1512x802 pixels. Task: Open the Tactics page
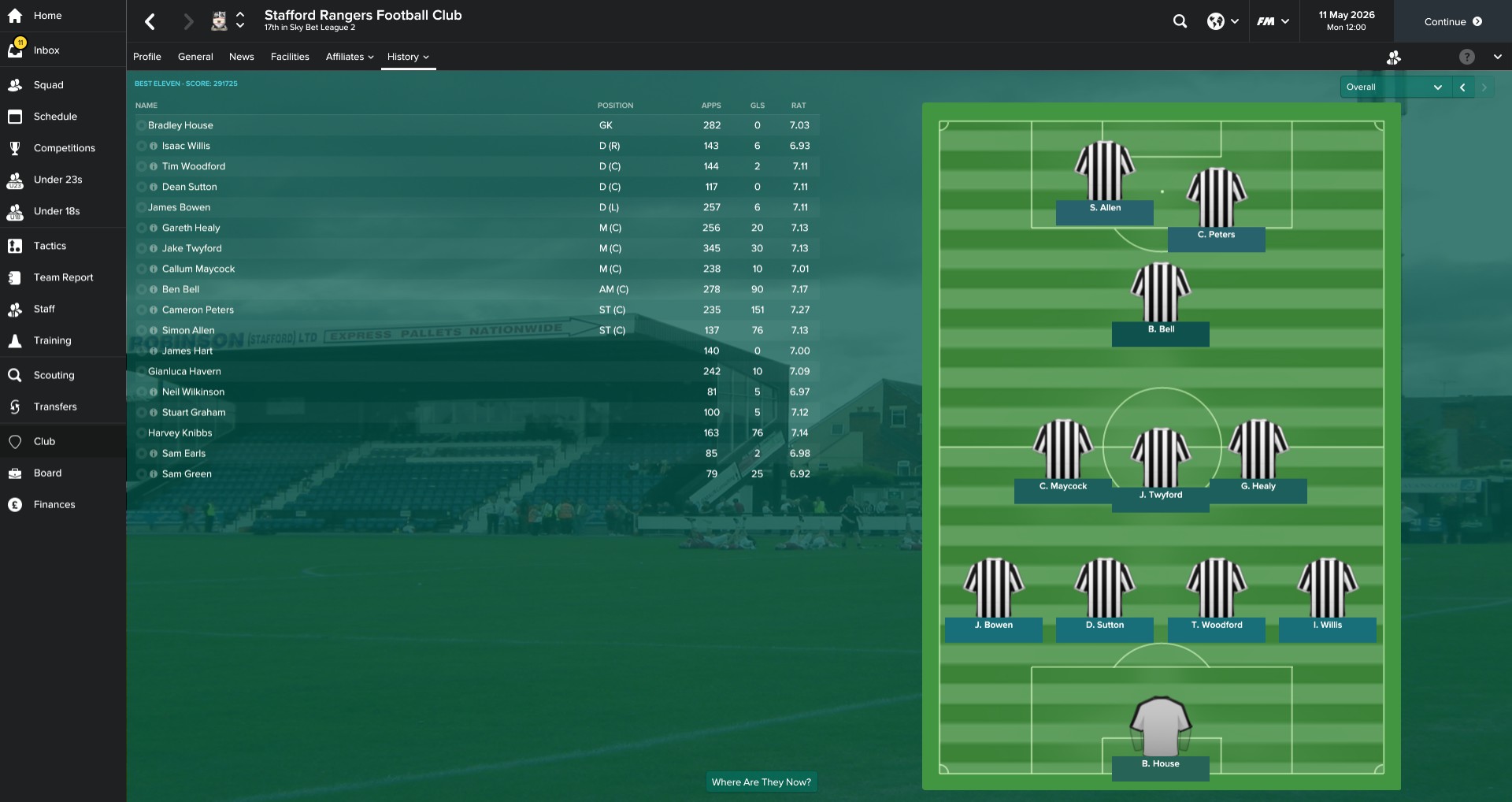(x=50, y=246)
